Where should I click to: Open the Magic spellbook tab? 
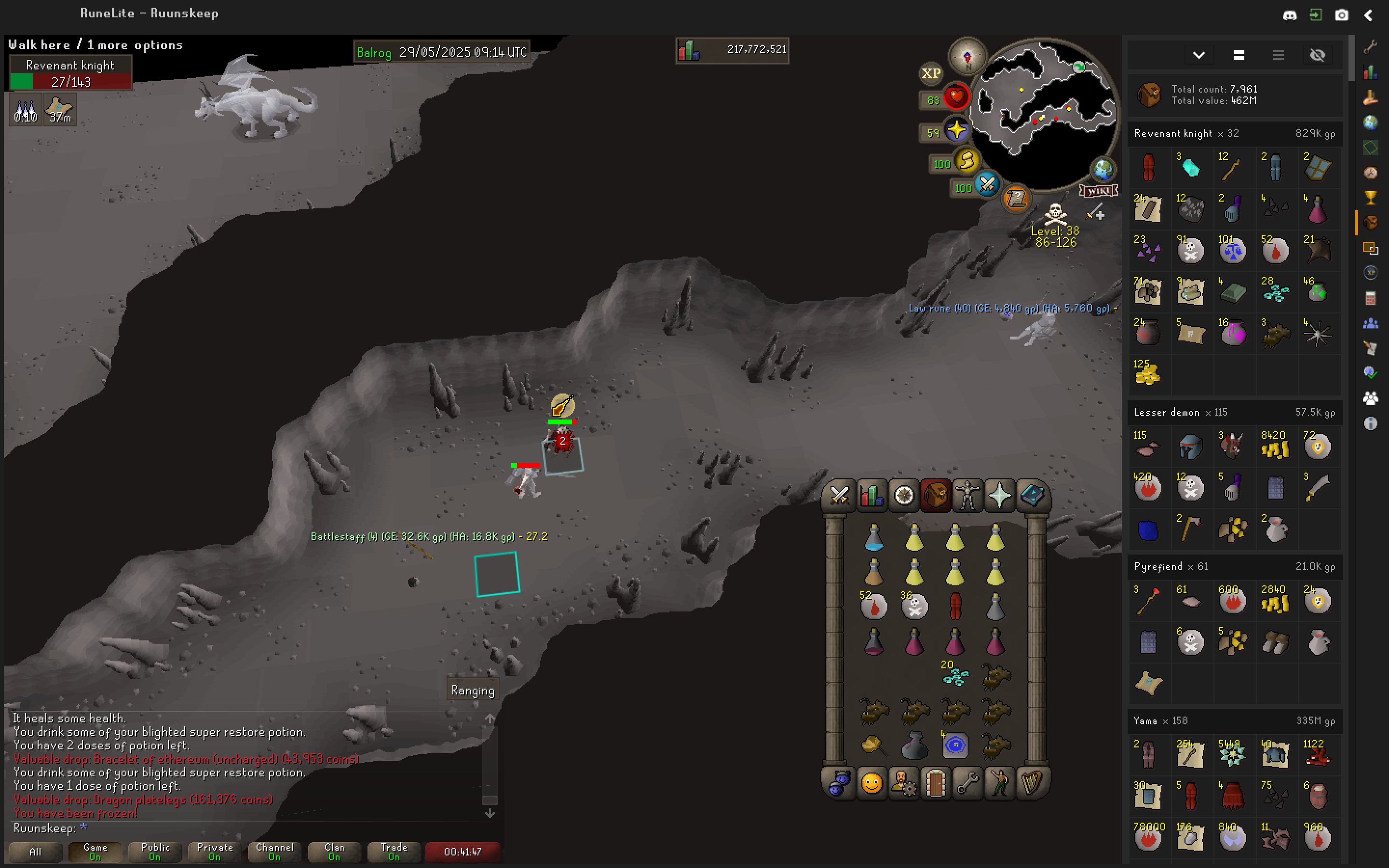coord(1032,495)
